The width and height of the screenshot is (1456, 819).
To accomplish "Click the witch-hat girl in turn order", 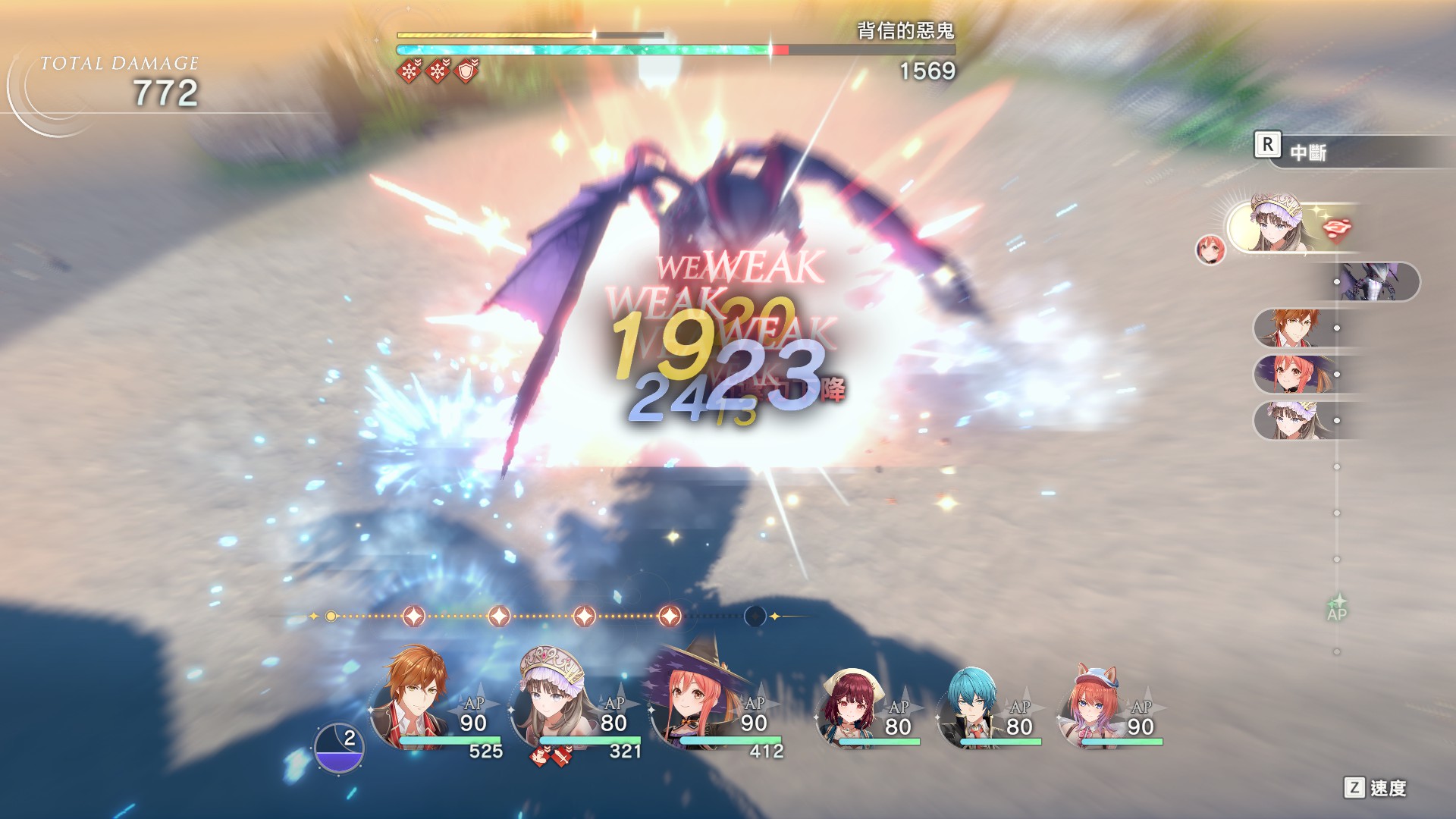I will point(1289,375).
